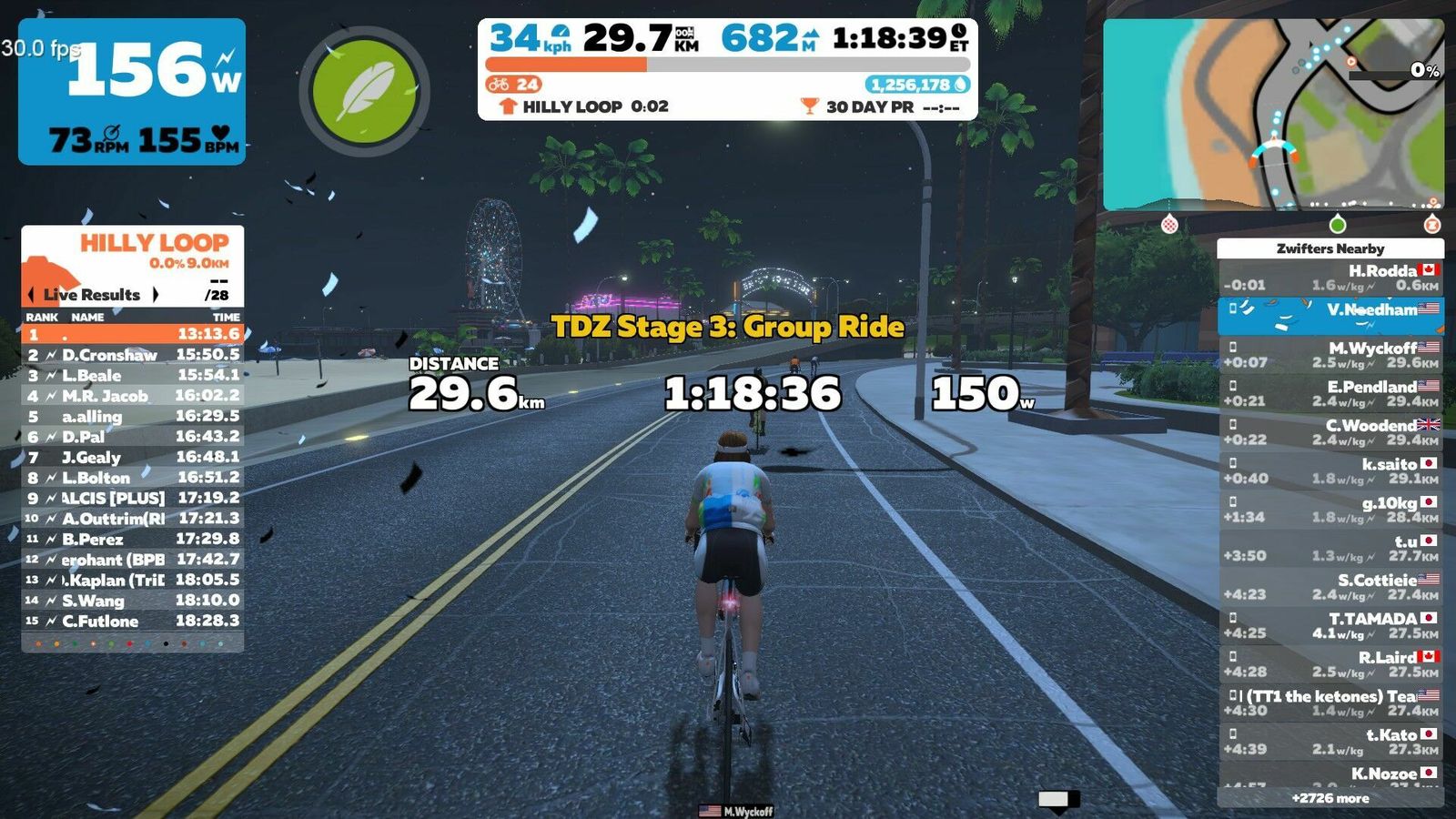Expand the +2726 more riders entry

(x=1330, y=798)
